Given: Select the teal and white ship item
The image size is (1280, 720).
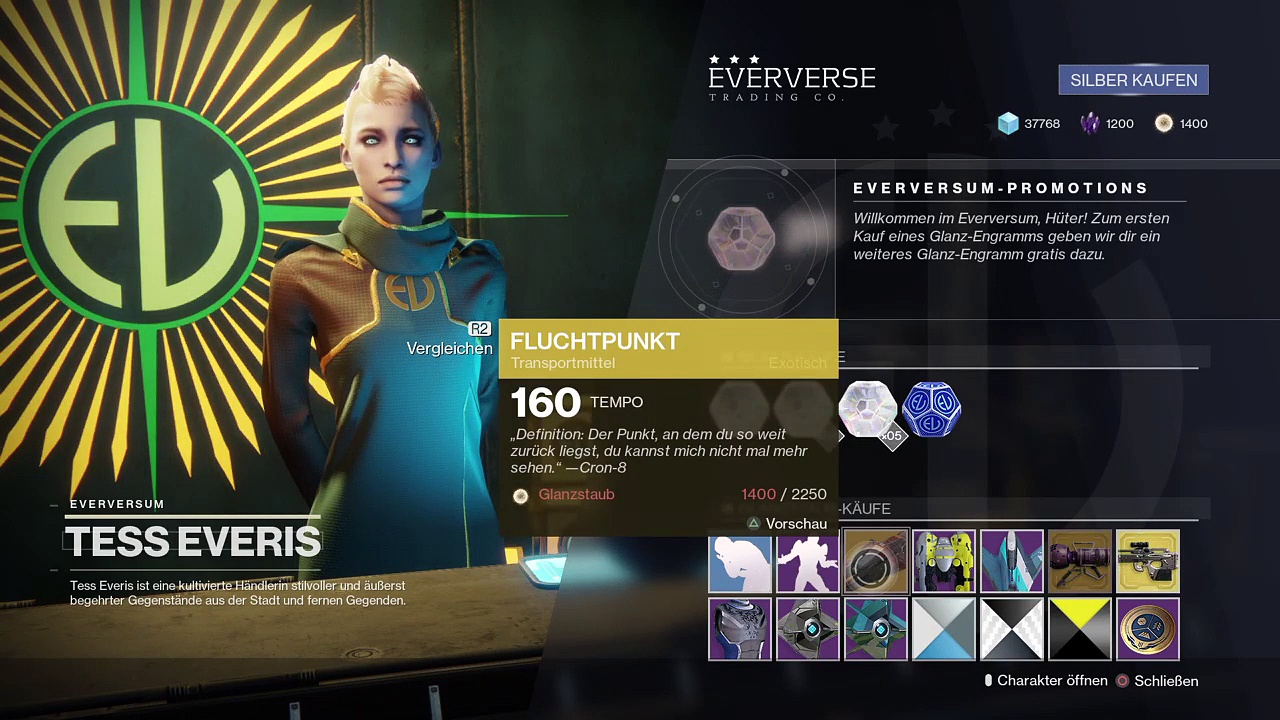Looking at the screenshot, I should (x=1012, y=562).
